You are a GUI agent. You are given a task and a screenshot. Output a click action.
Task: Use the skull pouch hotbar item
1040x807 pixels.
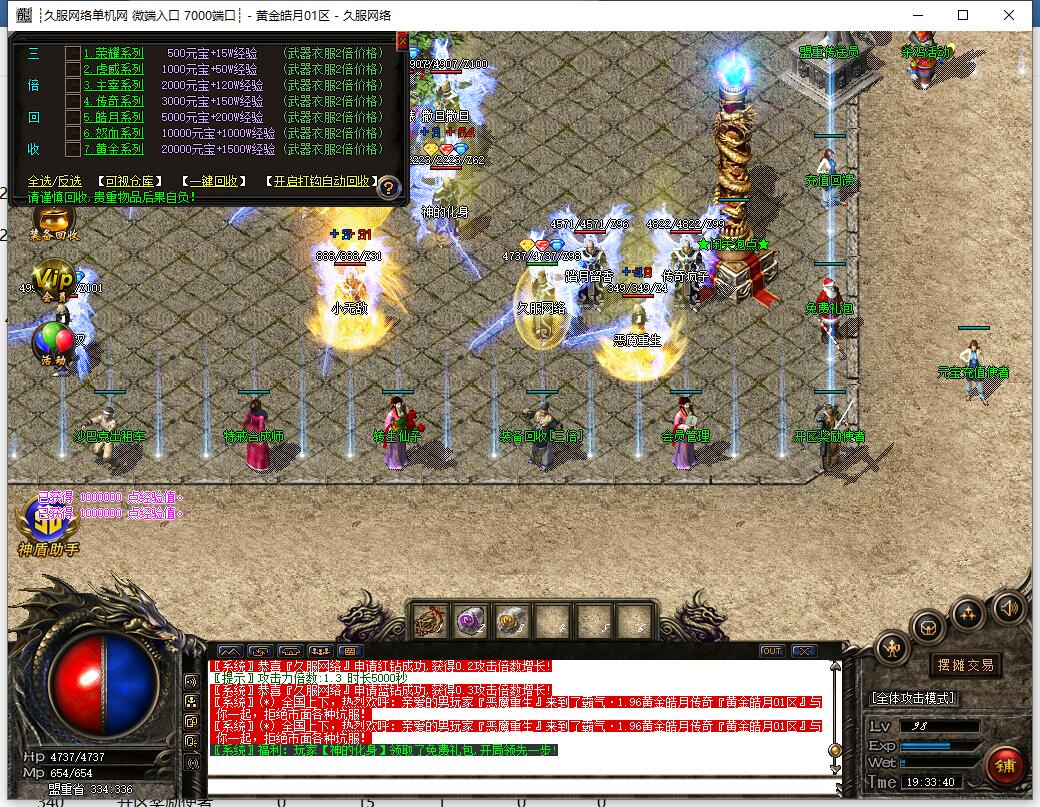coord(430,620)
